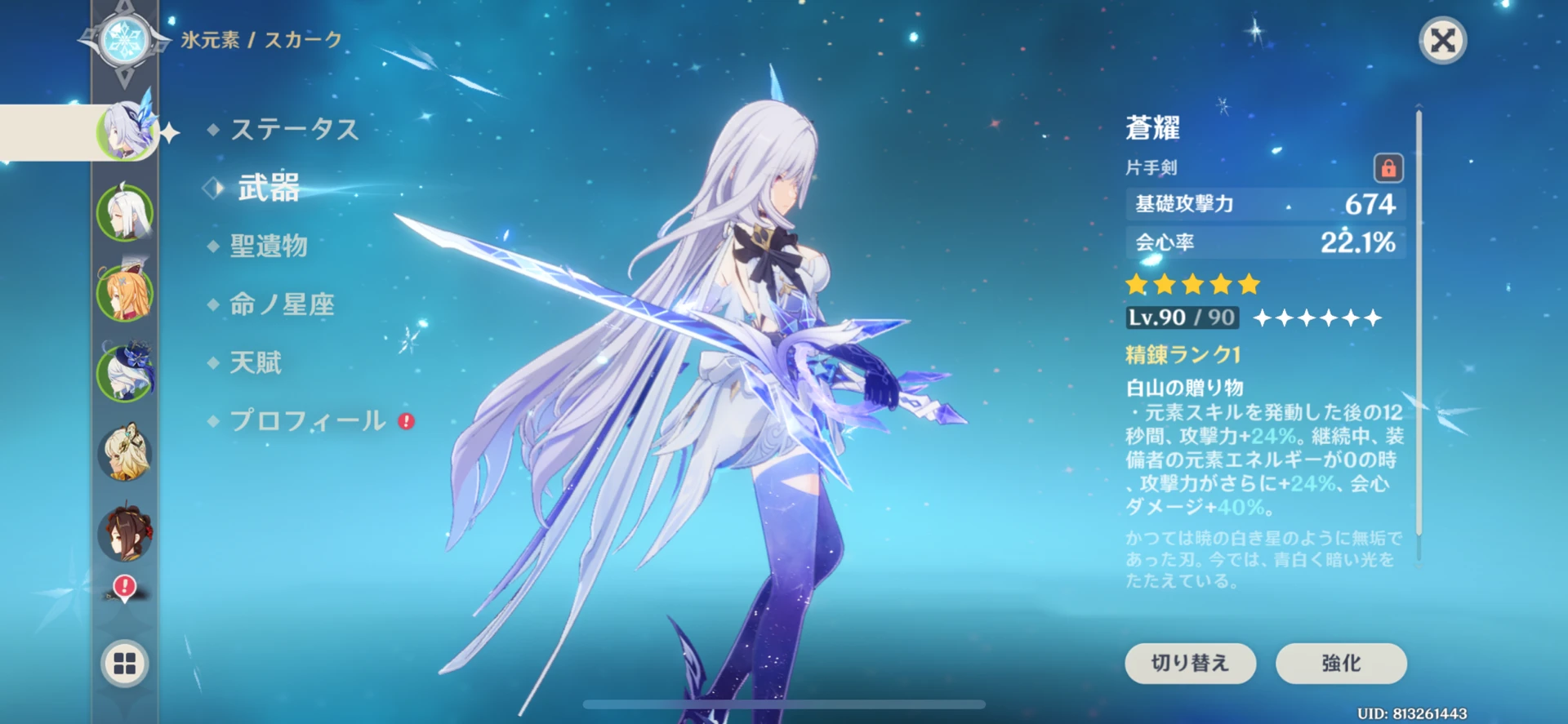Expand the ステータス section
Screen dimensions: 1568x724
pyautogui.click(x=296, y=129)
